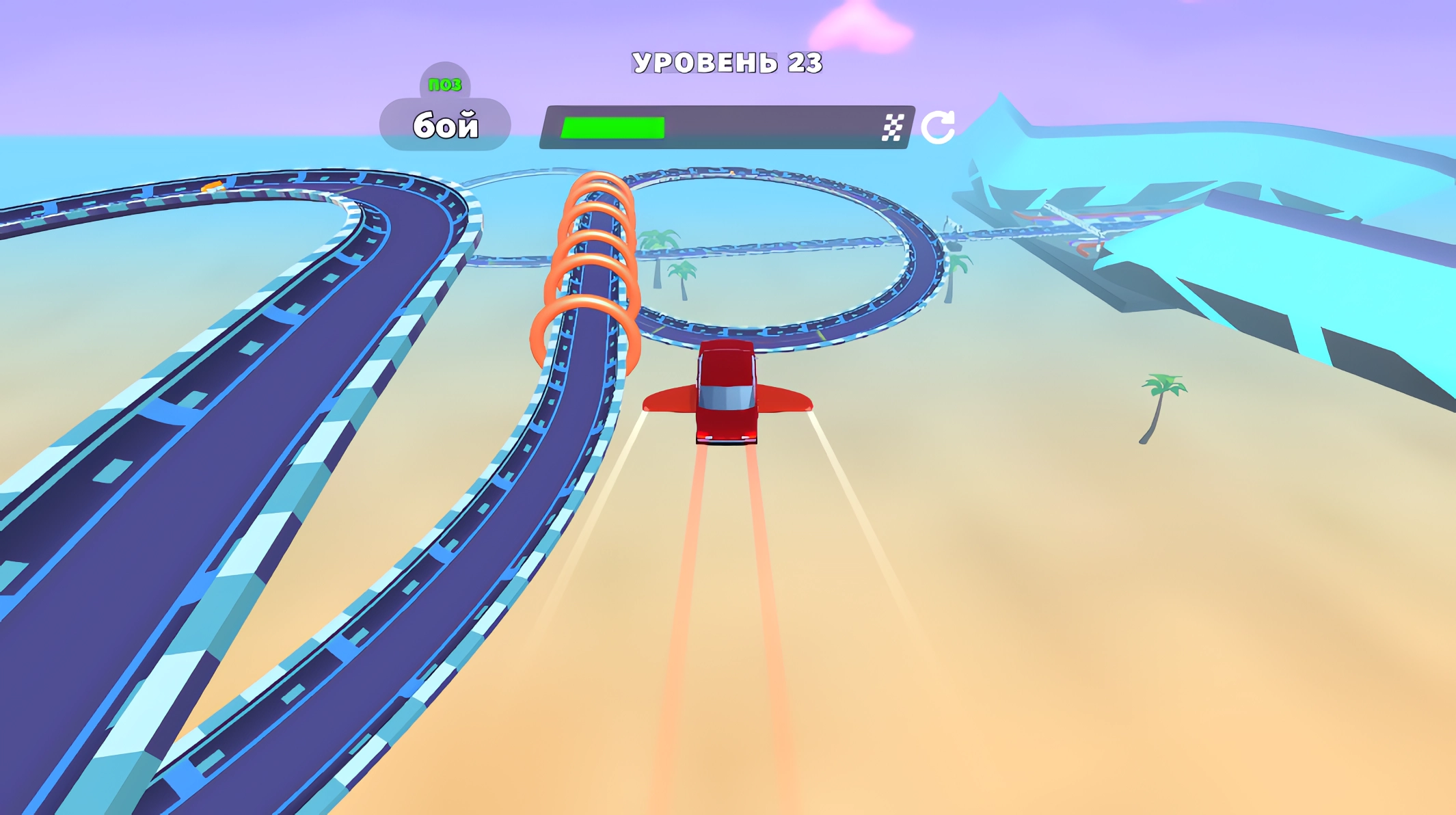1456x815 pixels.
Task: Toggle the бой position badge
Action: (445, 124)
